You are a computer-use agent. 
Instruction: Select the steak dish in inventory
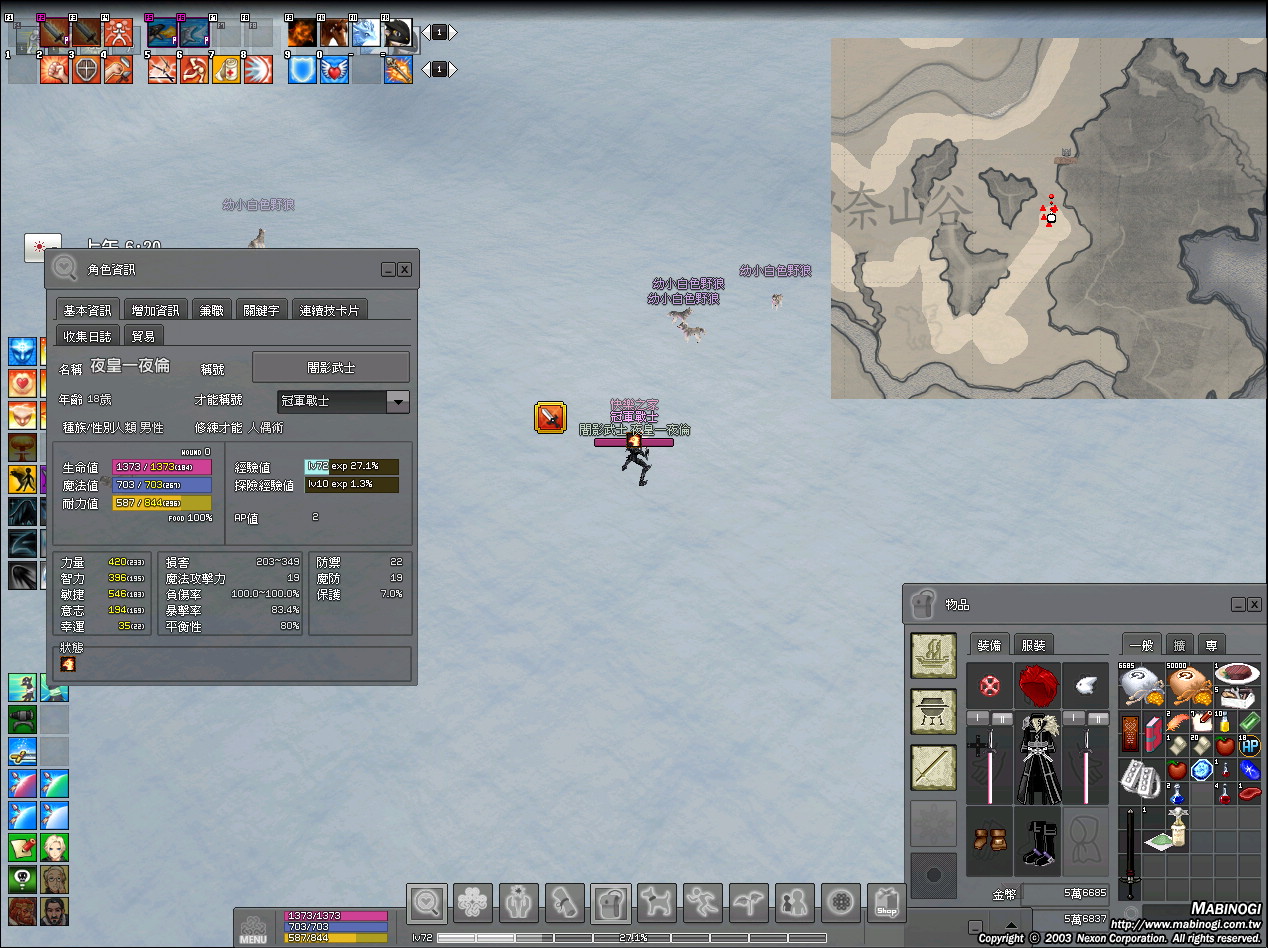tap(1237, 674)
